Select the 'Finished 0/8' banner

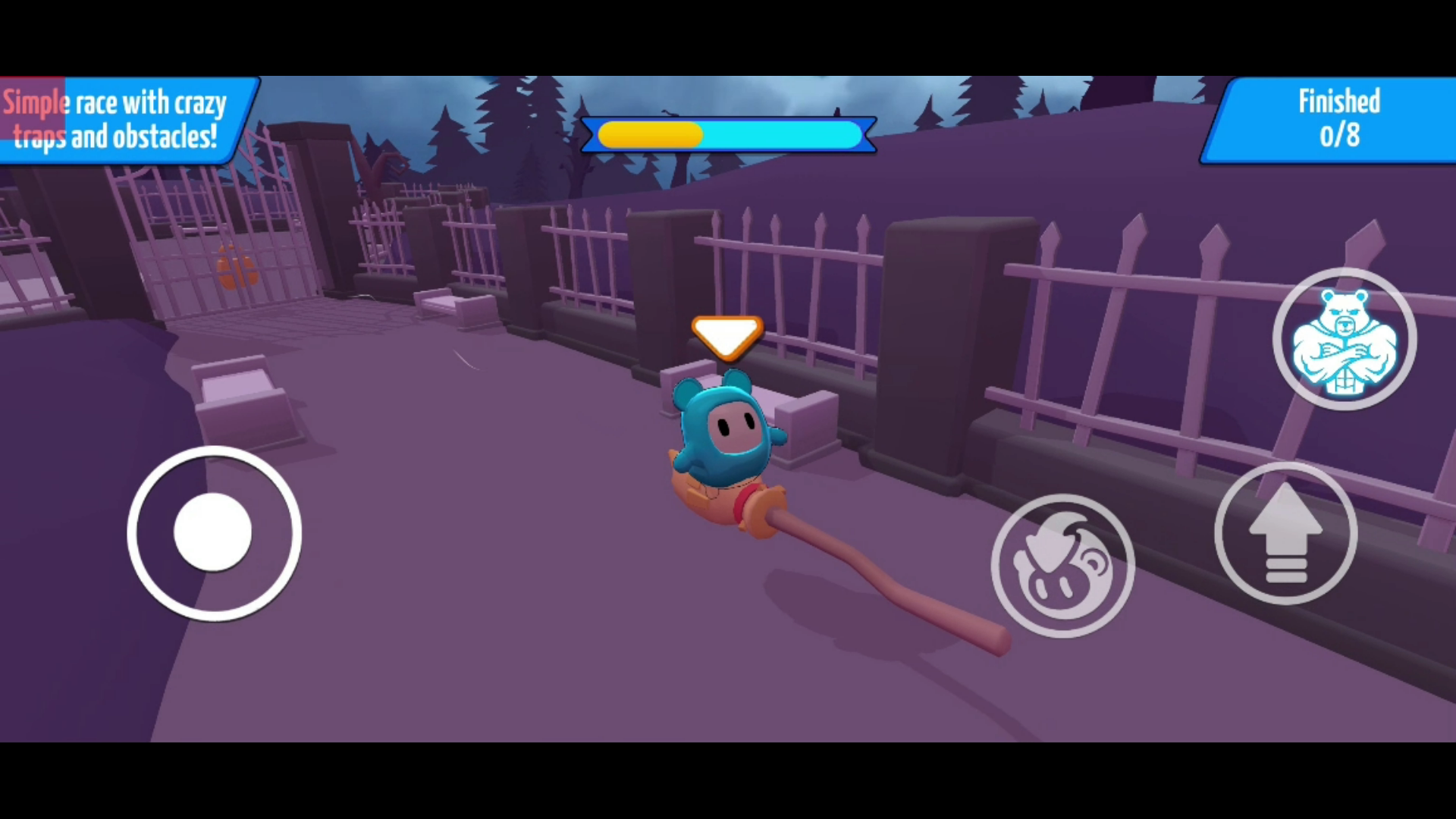coord(1338,120)
